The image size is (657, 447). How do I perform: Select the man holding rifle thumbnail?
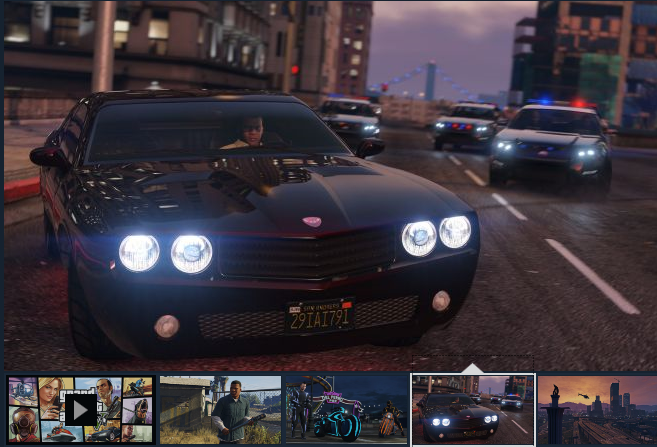[220, 410]
